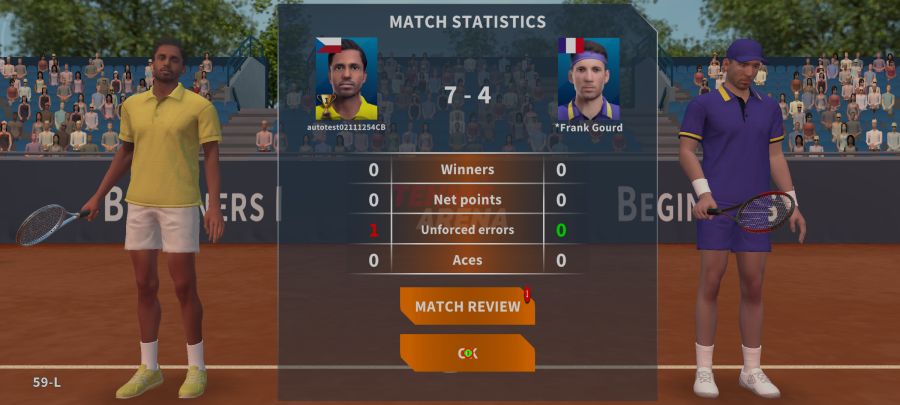This screenshot has height=405, width=900.
Task: Select Frank Gourd's player portrait
Action: 588,79
